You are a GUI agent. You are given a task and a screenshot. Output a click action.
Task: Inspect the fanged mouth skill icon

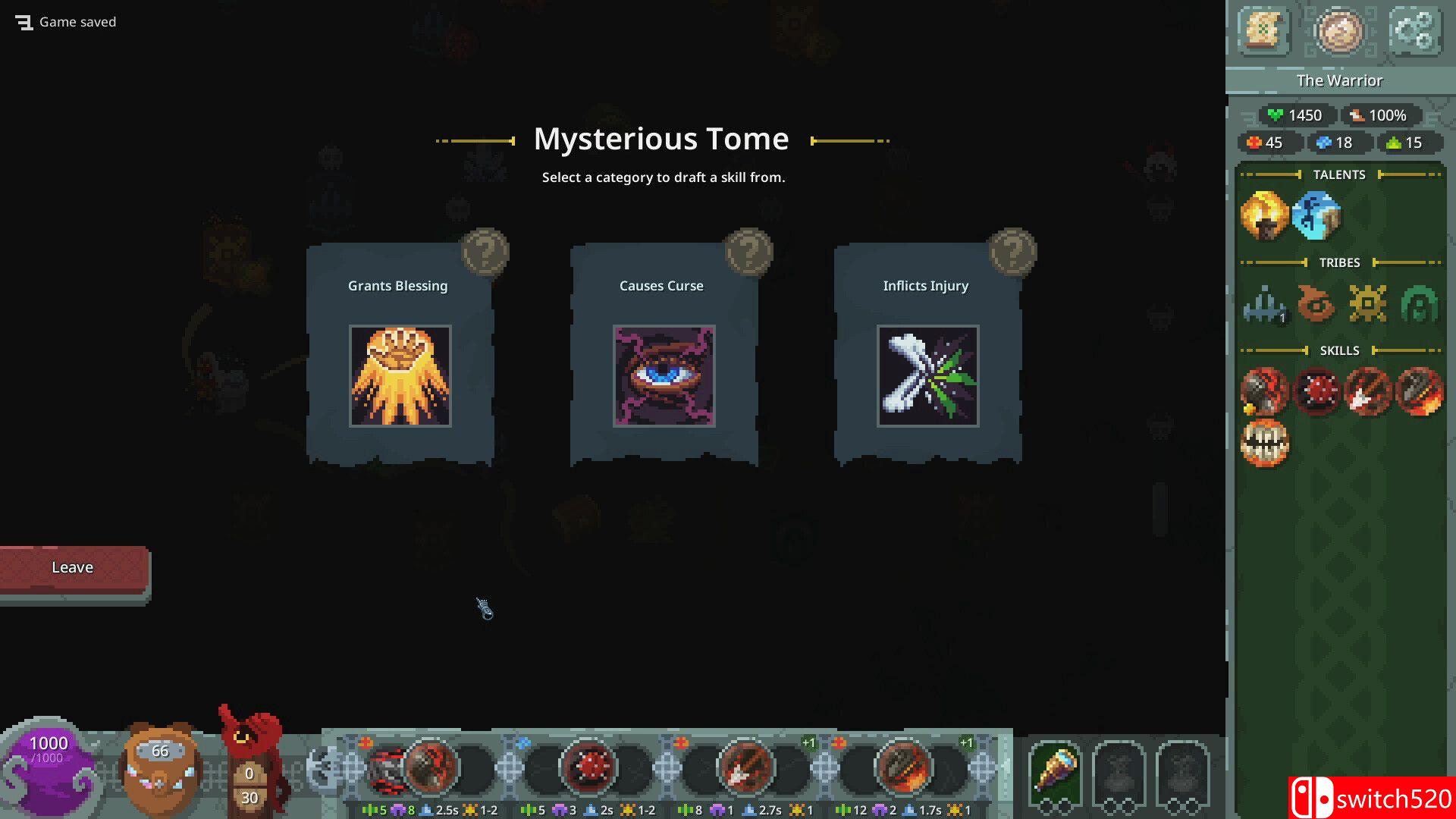(1264, 443)
